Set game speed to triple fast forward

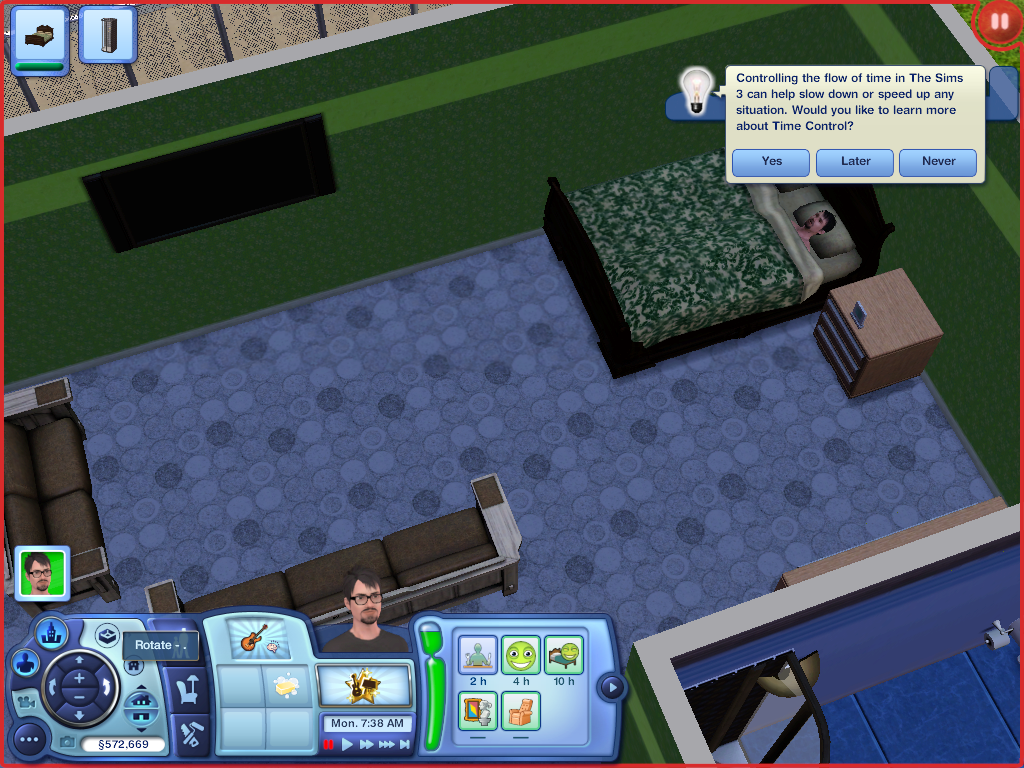coord(386,744)
